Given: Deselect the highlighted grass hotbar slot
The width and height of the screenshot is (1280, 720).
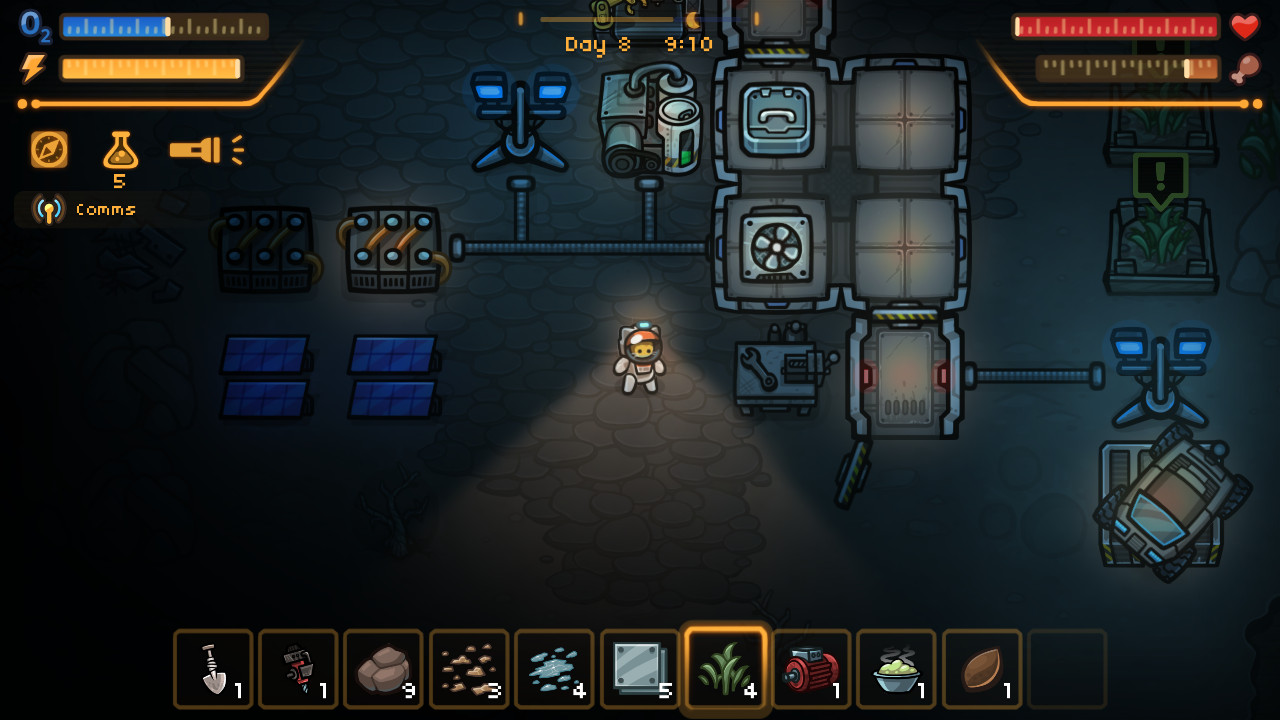Looking at the screenshot, I should pos(724,668).
